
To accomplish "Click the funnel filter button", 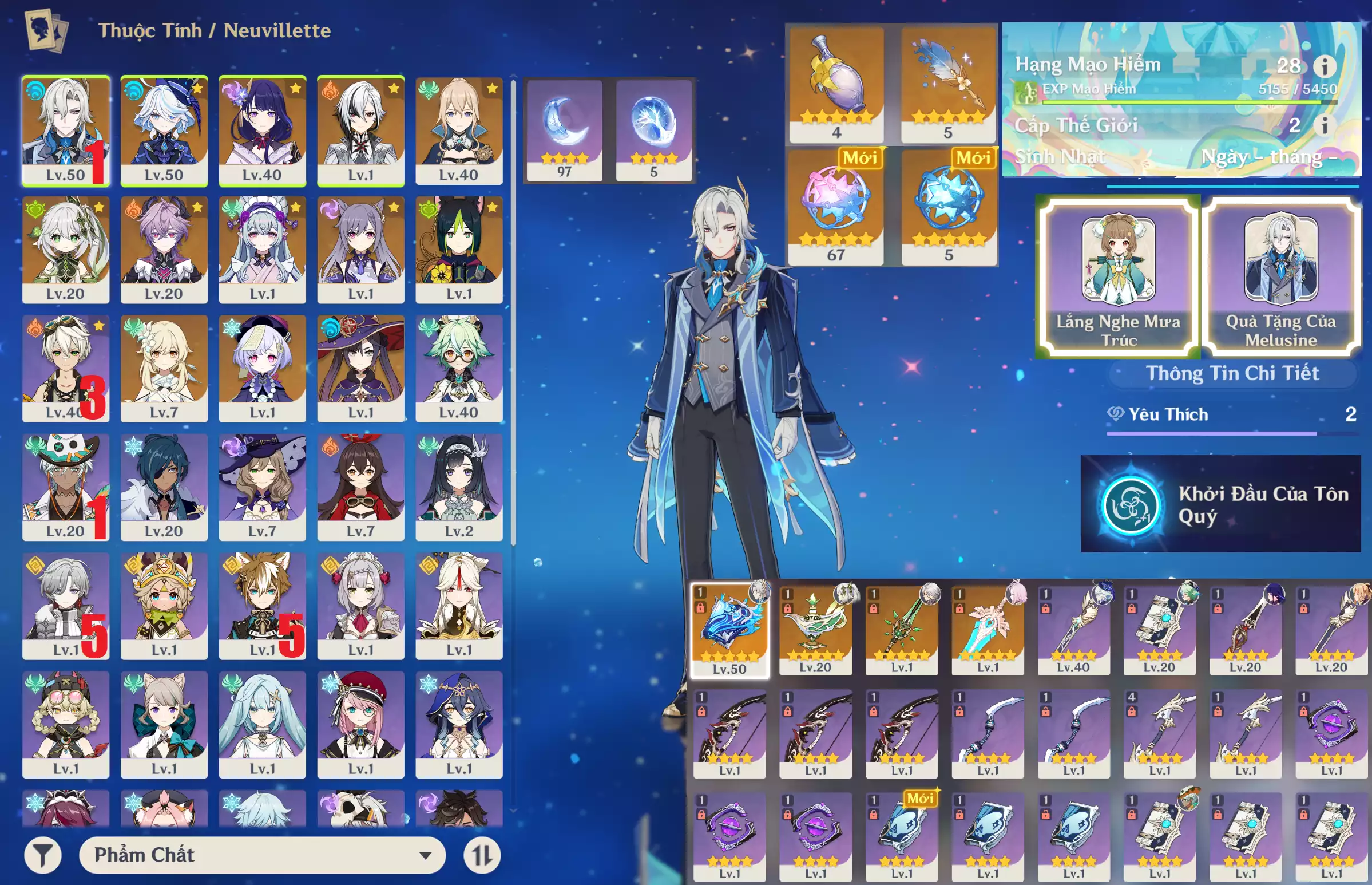I will 42,855.
